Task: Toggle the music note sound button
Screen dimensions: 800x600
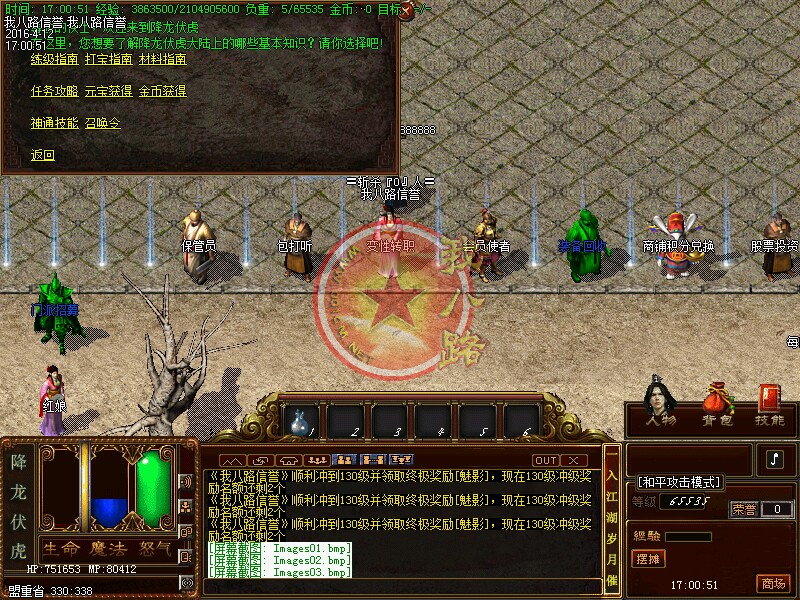Action: 775,459
